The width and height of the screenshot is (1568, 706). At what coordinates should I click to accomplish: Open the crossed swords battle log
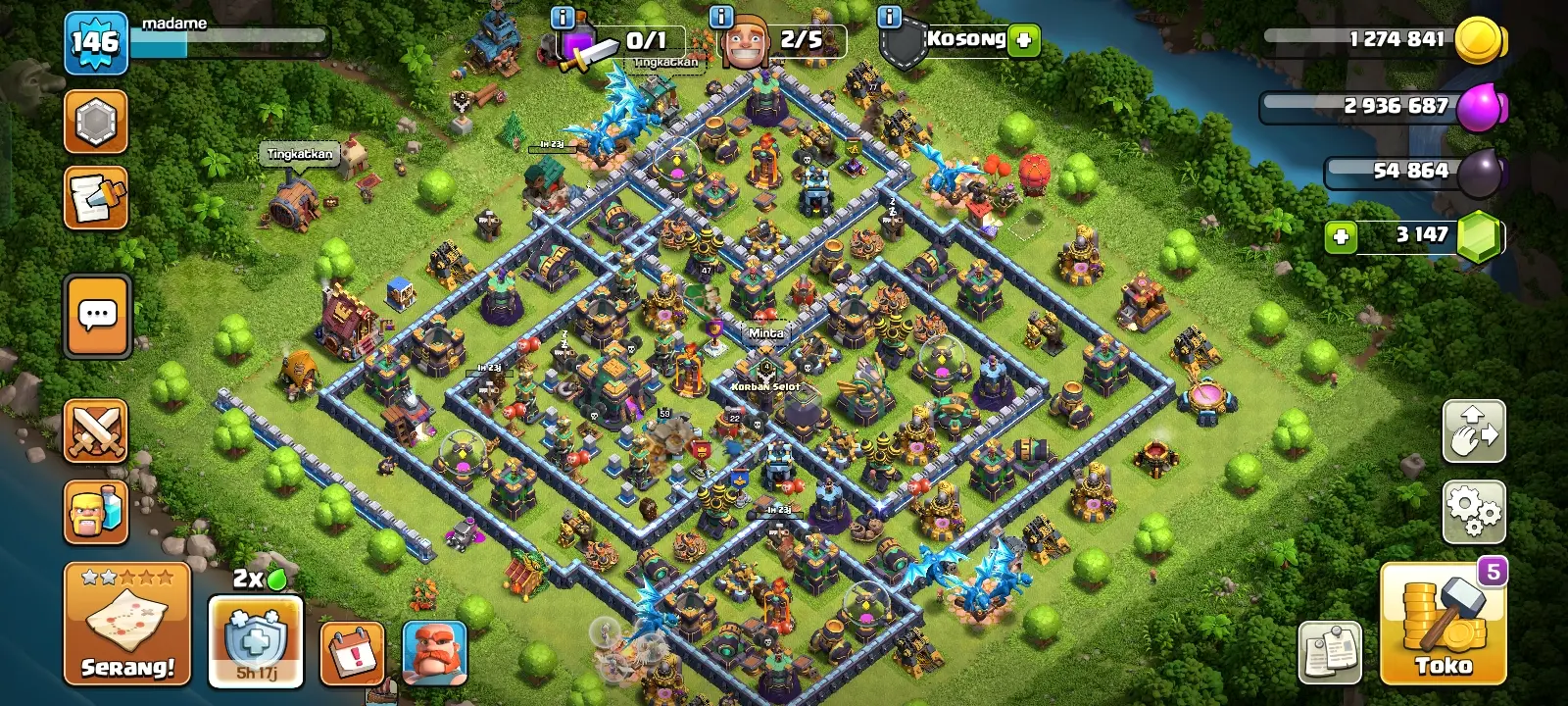[96, 431]
